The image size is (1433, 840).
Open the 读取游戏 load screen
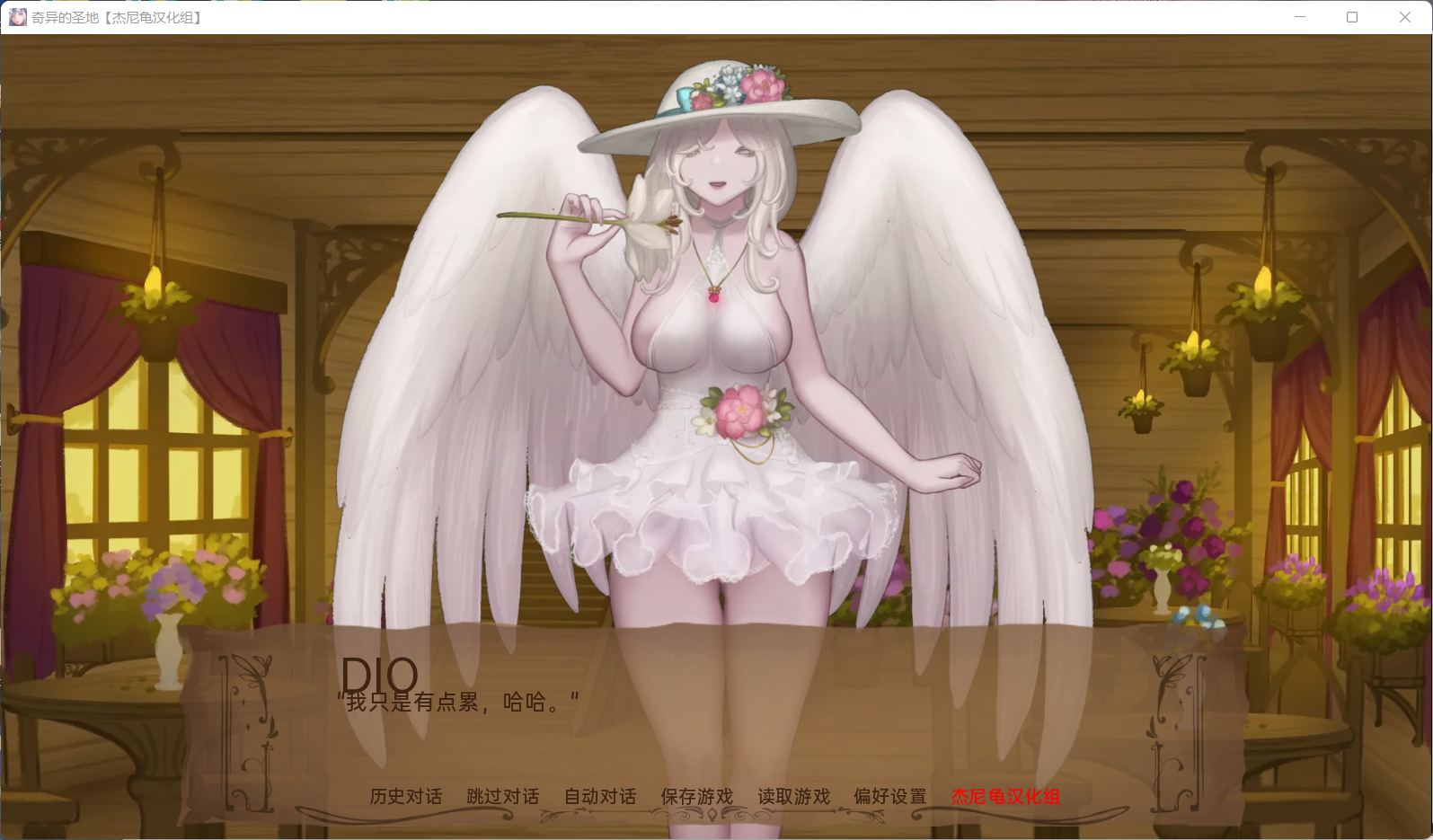click(x=793, y=796)
